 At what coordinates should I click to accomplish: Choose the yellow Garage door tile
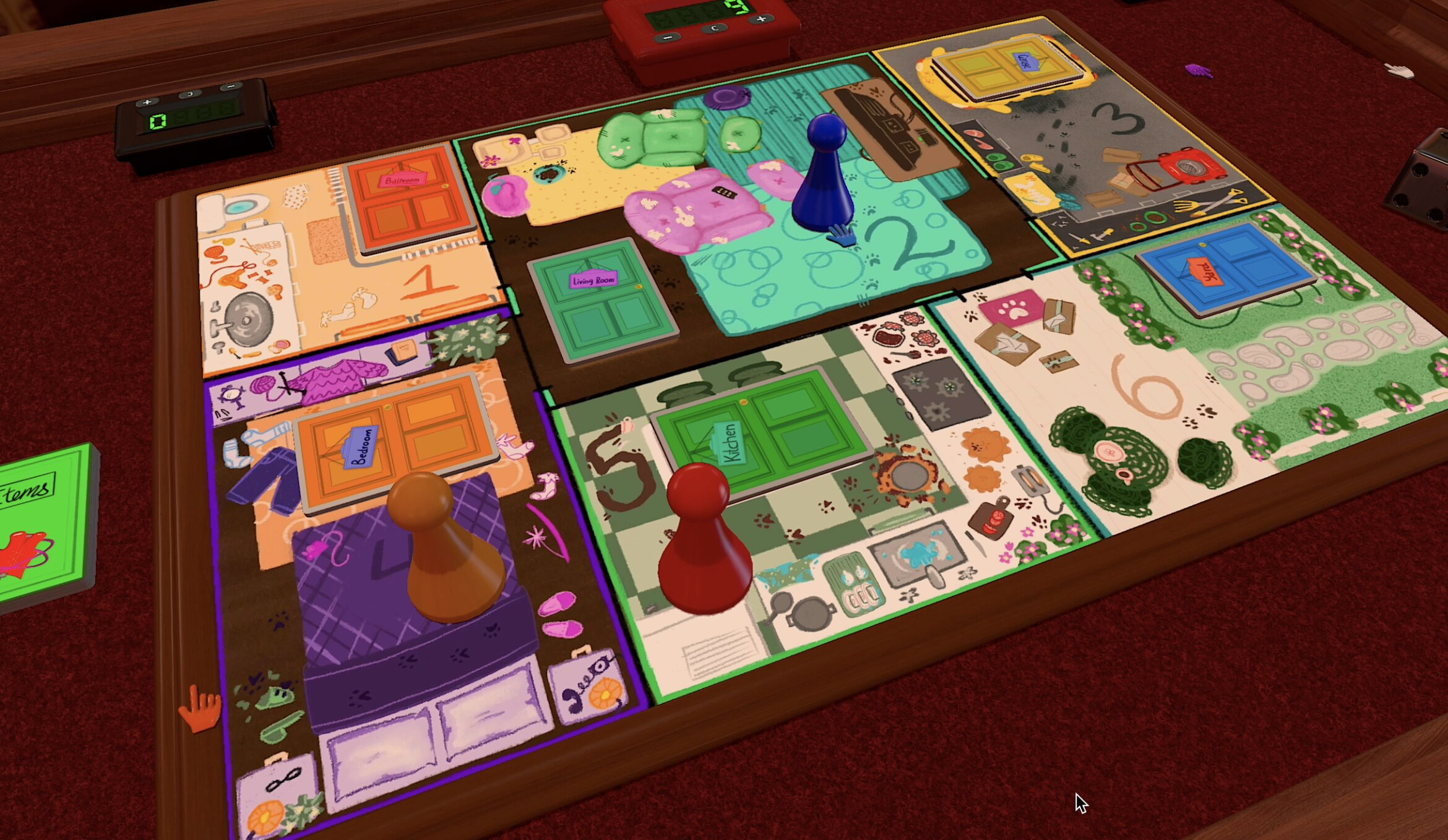(x=1009, y=65)
